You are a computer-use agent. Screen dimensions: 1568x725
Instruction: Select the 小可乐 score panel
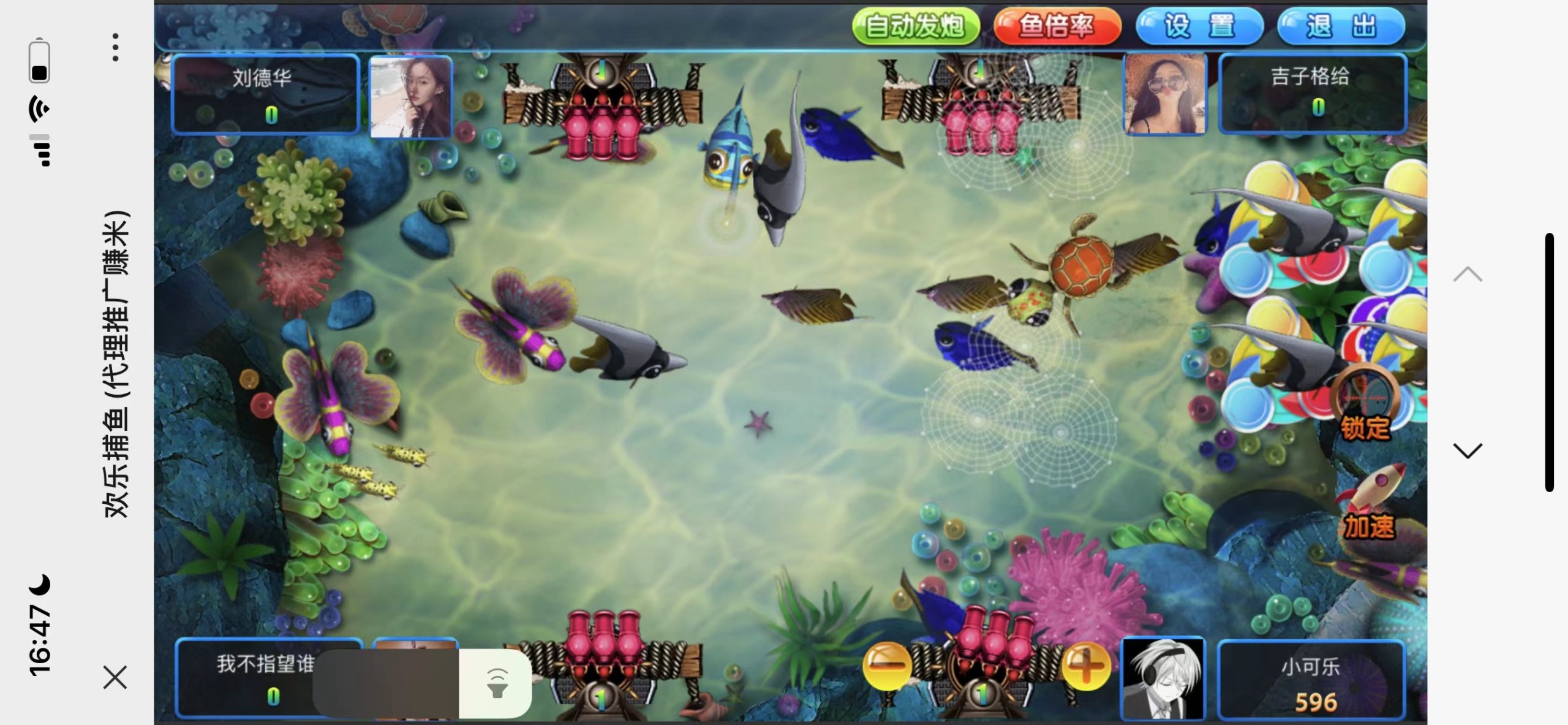(1311, 680)
